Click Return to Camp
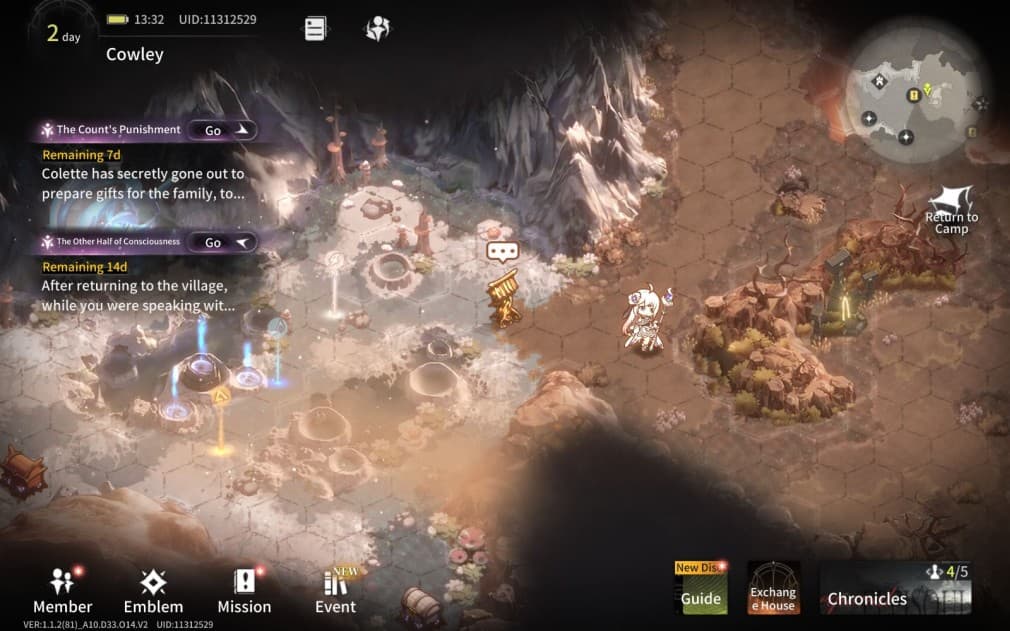Viewport: 1010px width, 631px height. [951, 208]
